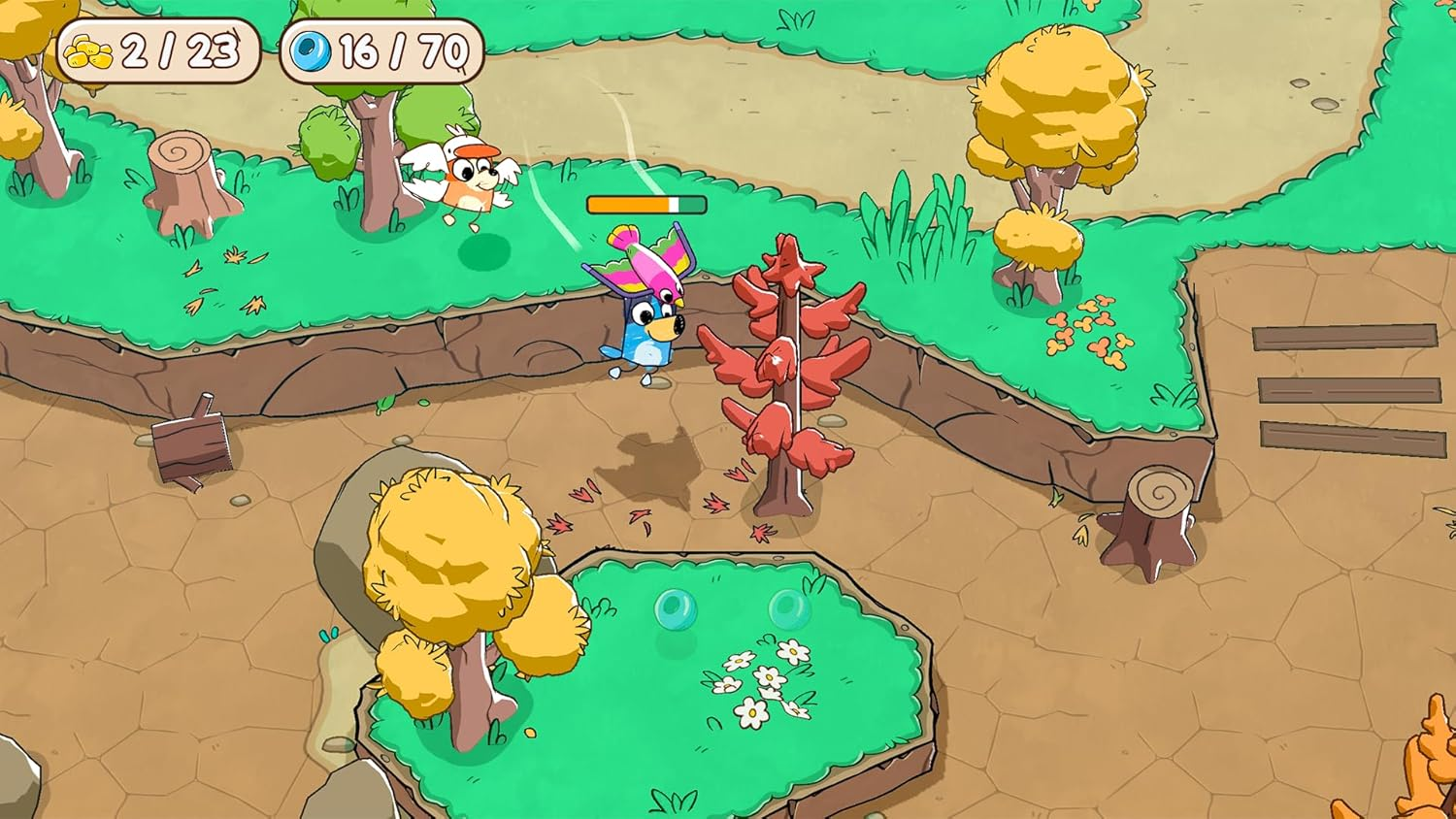Click the orange progress bar above Bluey
The image size is (1456, 819).
click(644, 204)
